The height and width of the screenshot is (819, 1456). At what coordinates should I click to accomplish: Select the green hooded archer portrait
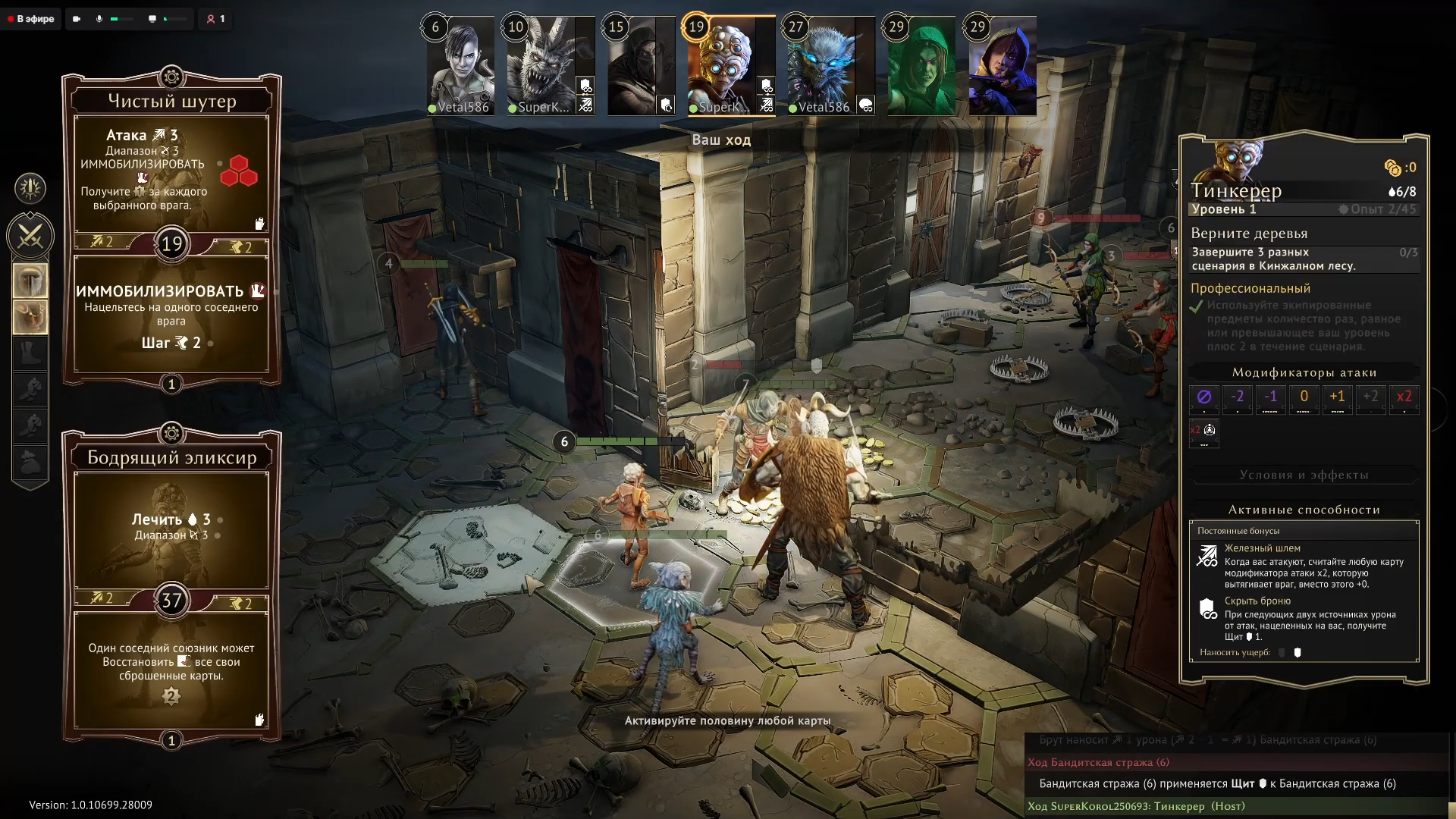921,67
